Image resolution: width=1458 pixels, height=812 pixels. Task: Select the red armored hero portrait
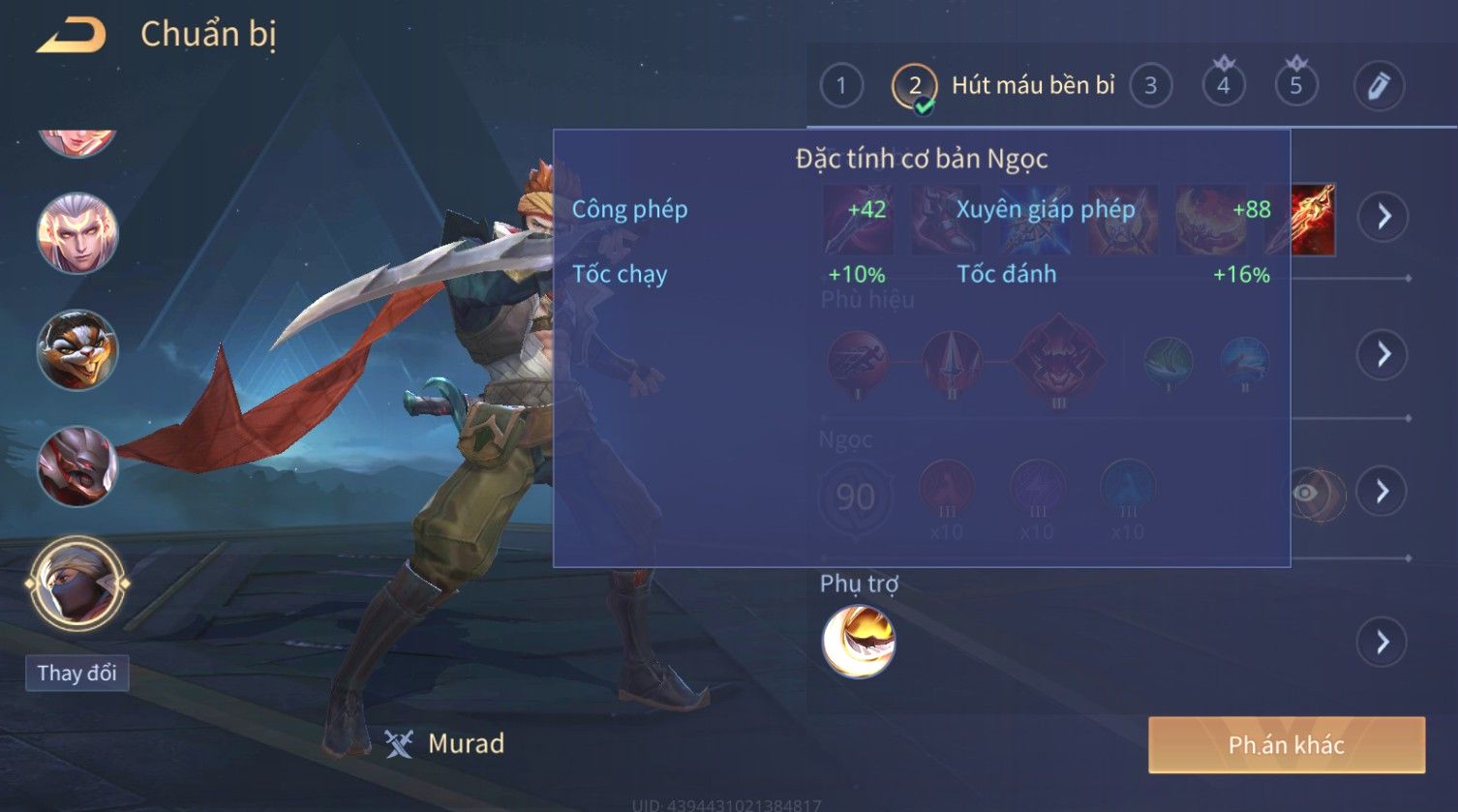[76, 466]
